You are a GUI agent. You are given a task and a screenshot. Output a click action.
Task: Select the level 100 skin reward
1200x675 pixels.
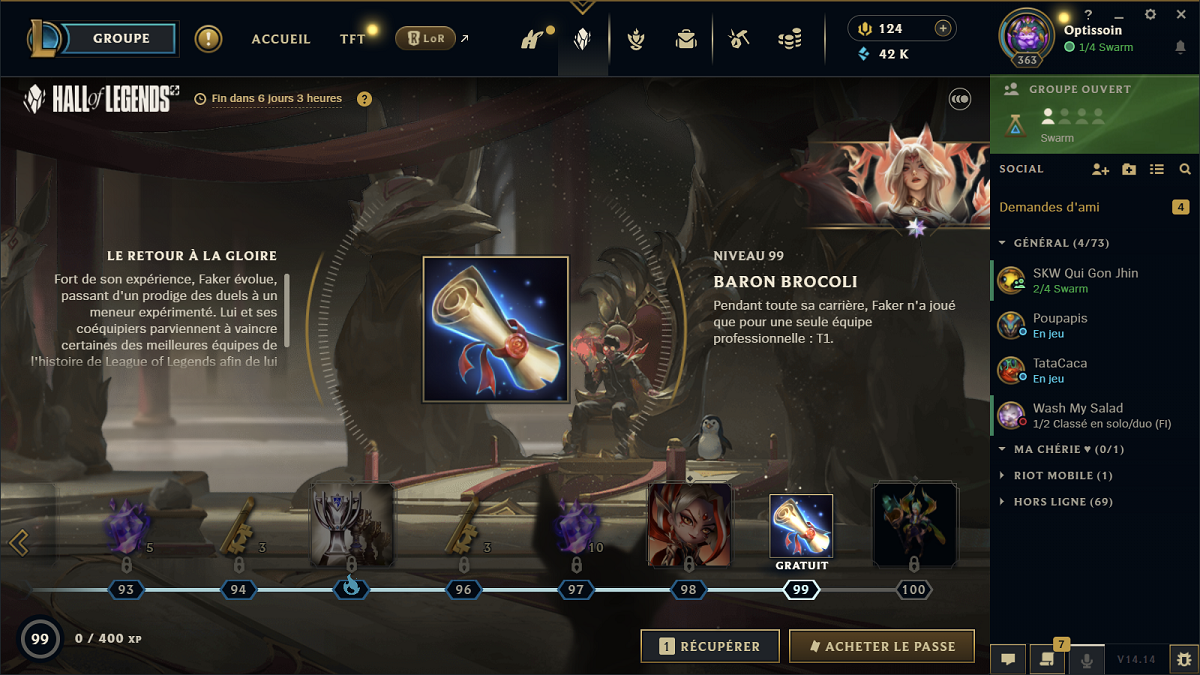[914, 525]
